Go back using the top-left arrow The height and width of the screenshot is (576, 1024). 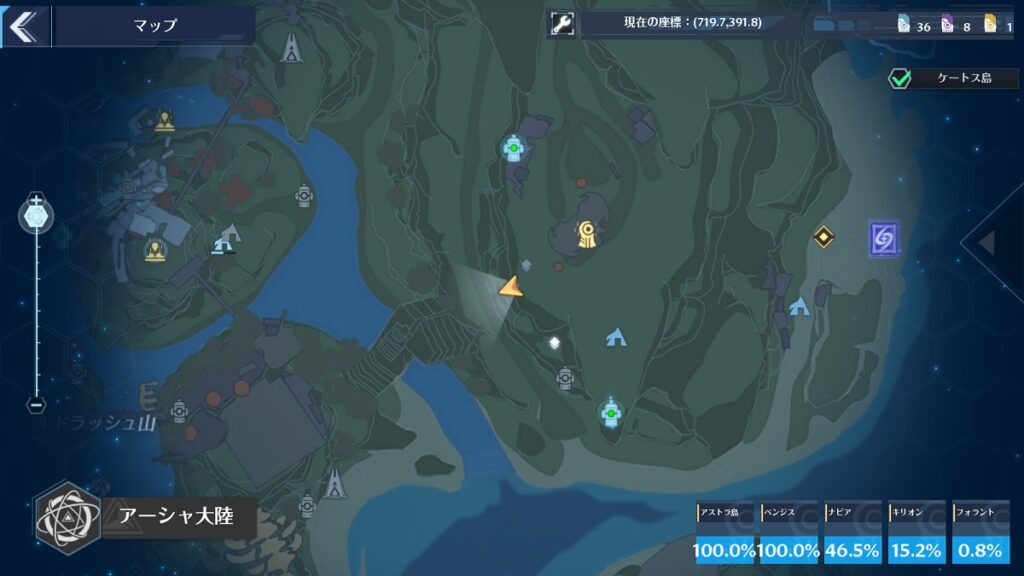coord(22,26)
